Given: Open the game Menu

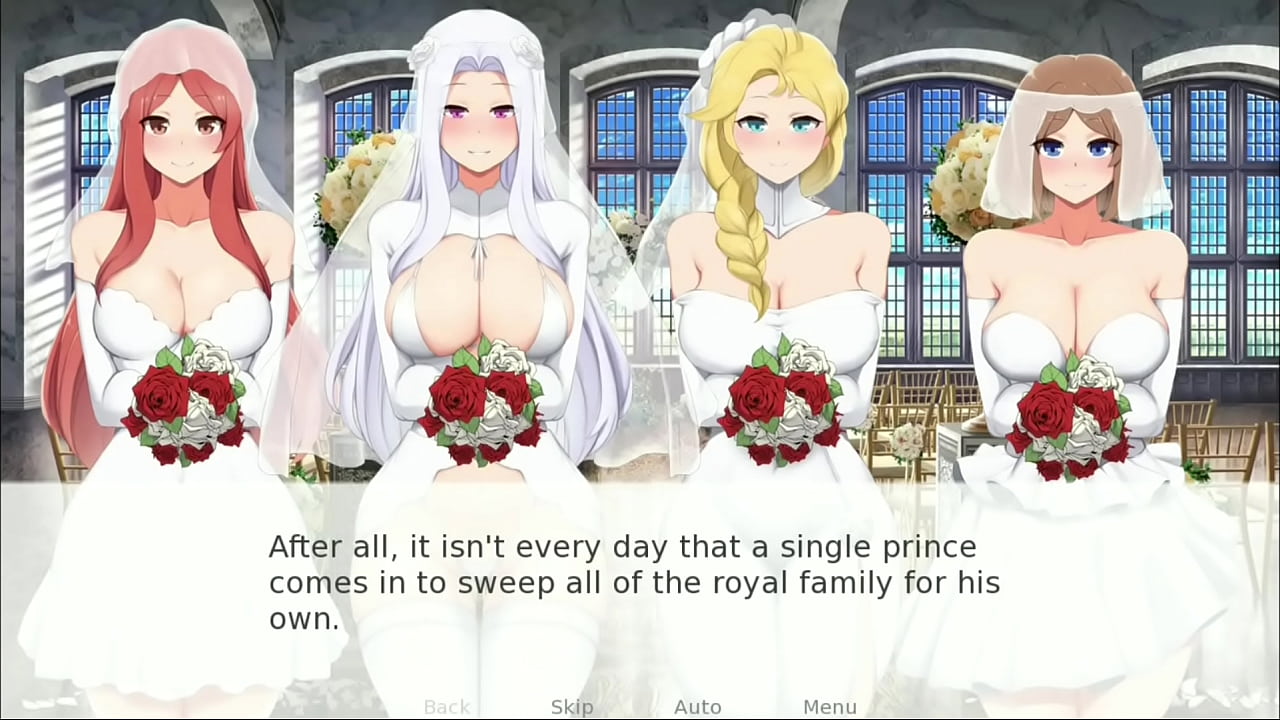Looking at the screenshot, I should [829, 707].
